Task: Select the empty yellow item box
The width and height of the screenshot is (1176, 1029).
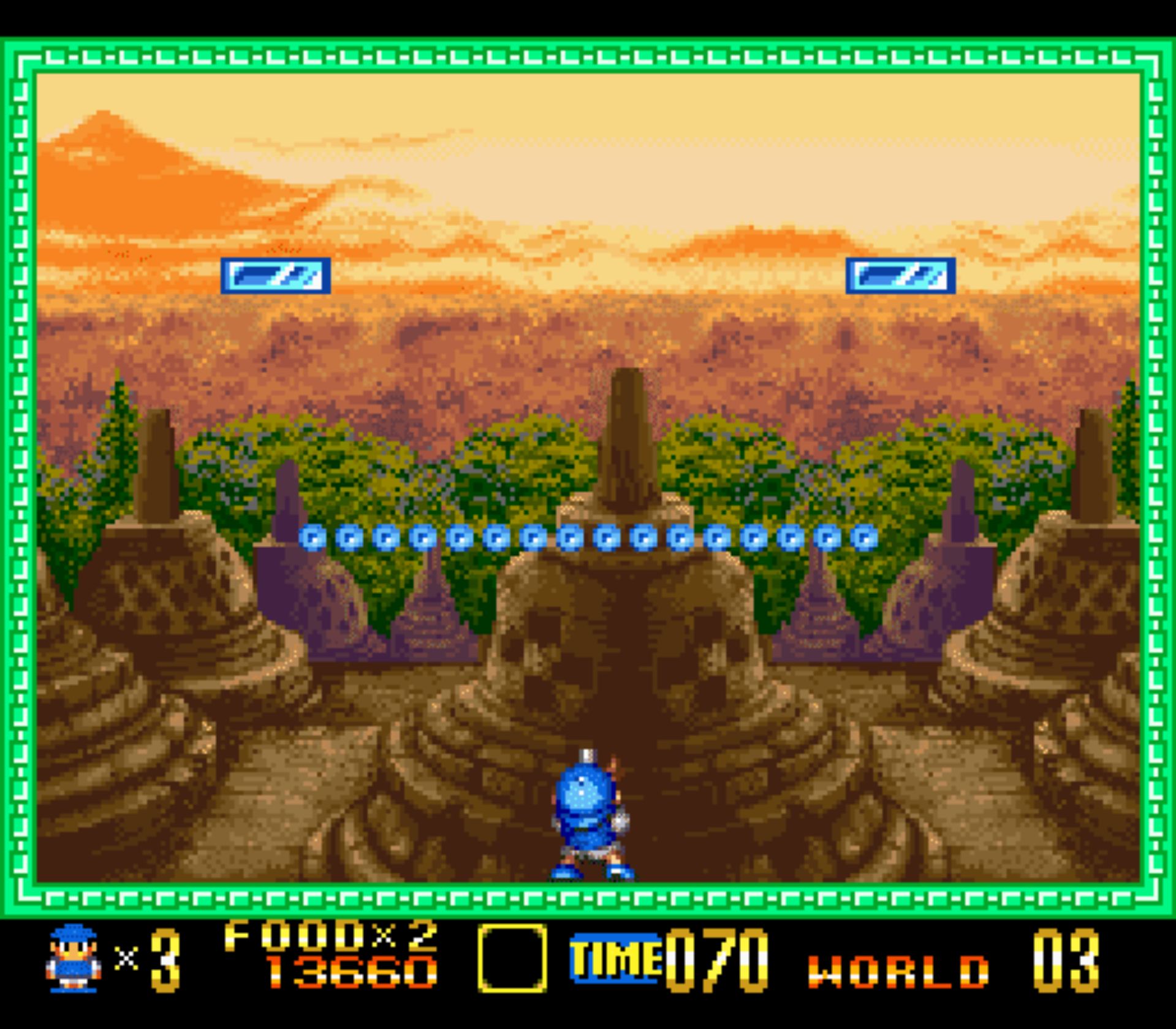Action: pos(512,958)
